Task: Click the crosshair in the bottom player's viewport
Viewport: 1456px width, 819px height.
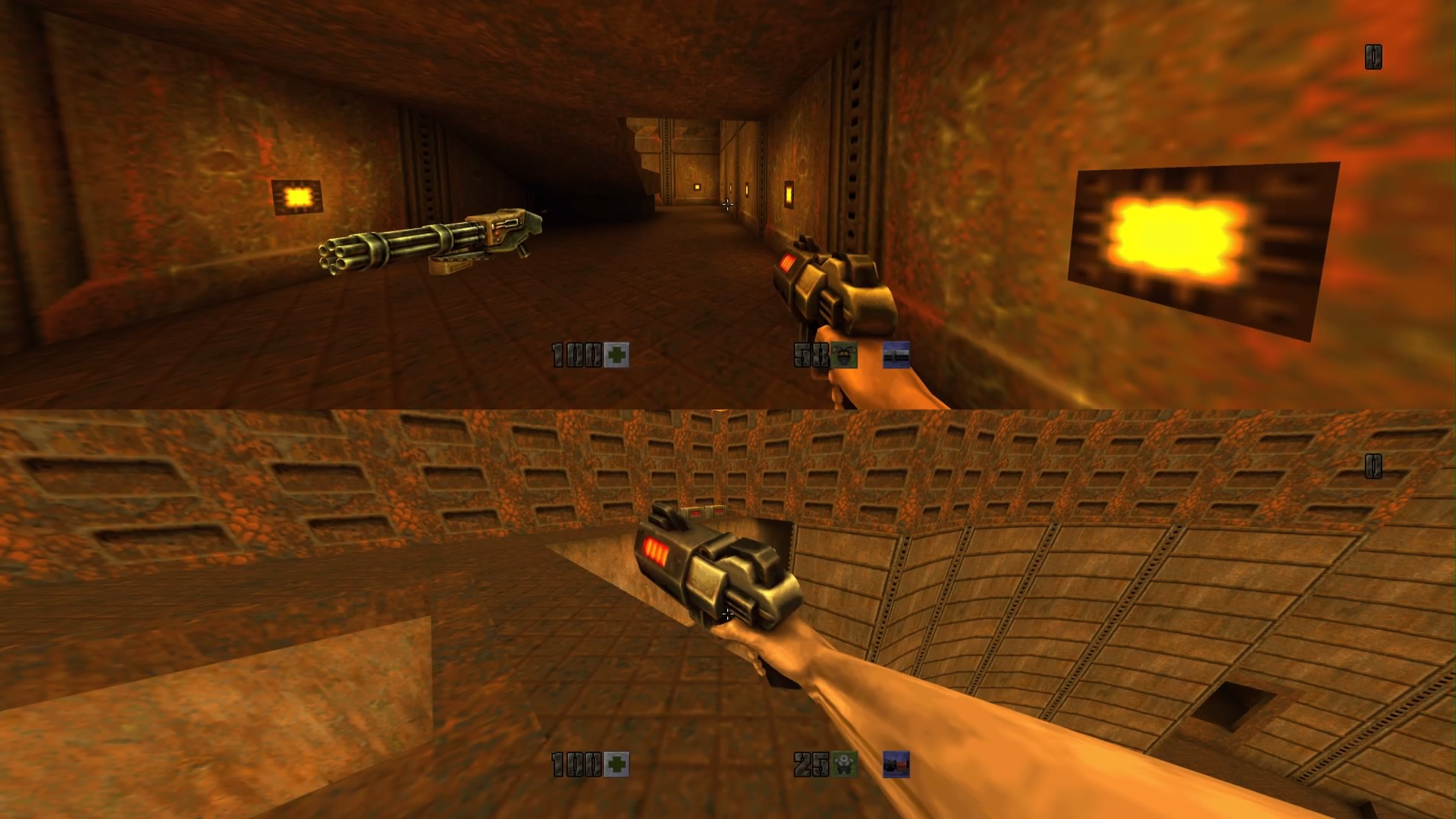Action: point(728,614)
